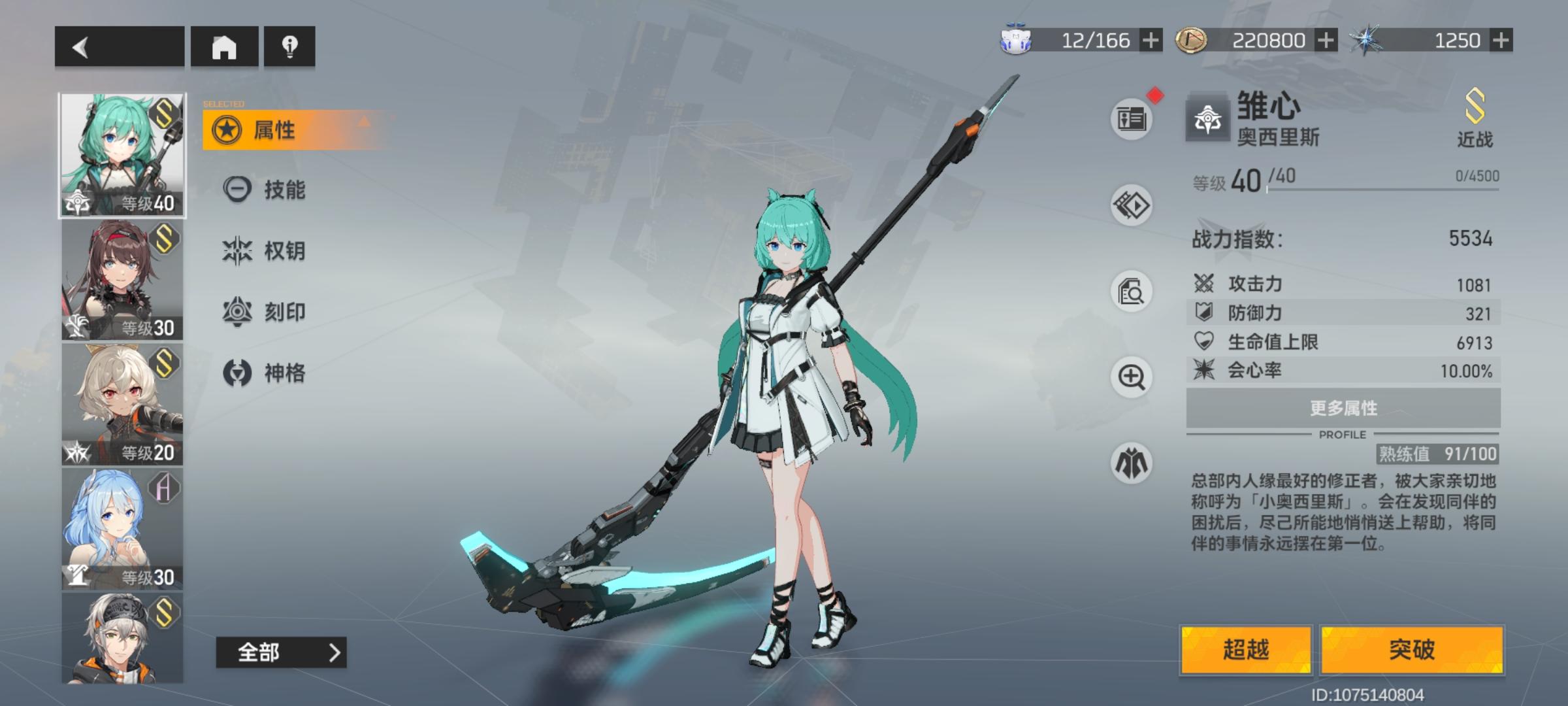The height and width of the screenshot is (706, 1568).
Task: Tap the 超越 transcend button
Action: pyautogui.click(x=1246, y=650)
